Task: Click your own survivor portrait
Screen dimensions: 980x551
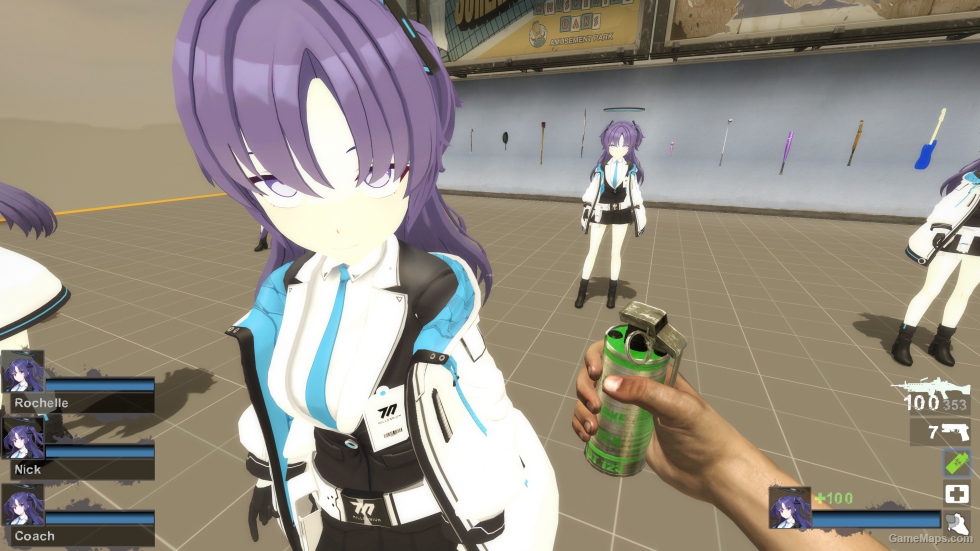Action: coord(788,507)
